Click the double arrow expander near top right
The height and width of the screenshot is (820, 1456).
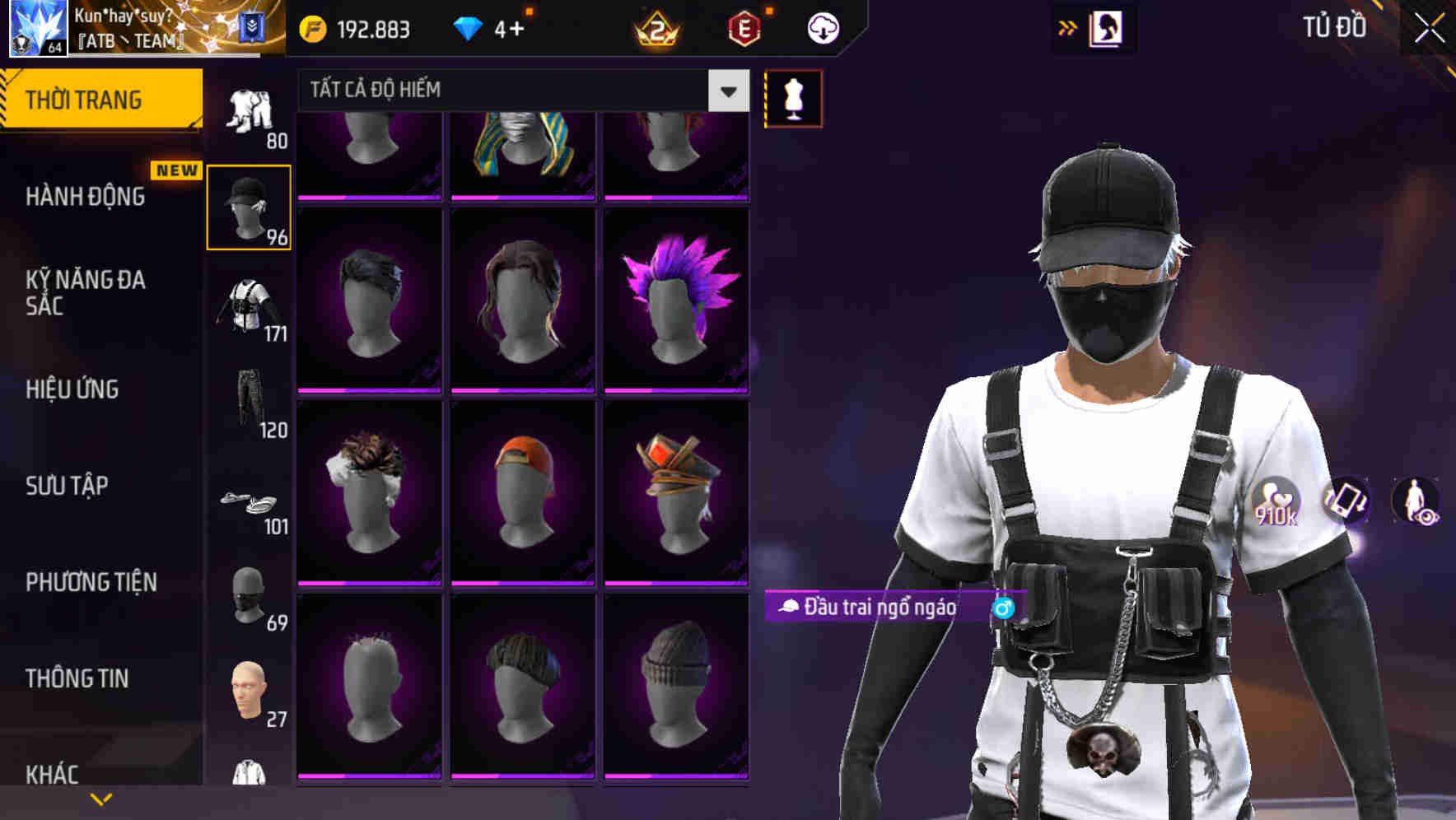1066,27
